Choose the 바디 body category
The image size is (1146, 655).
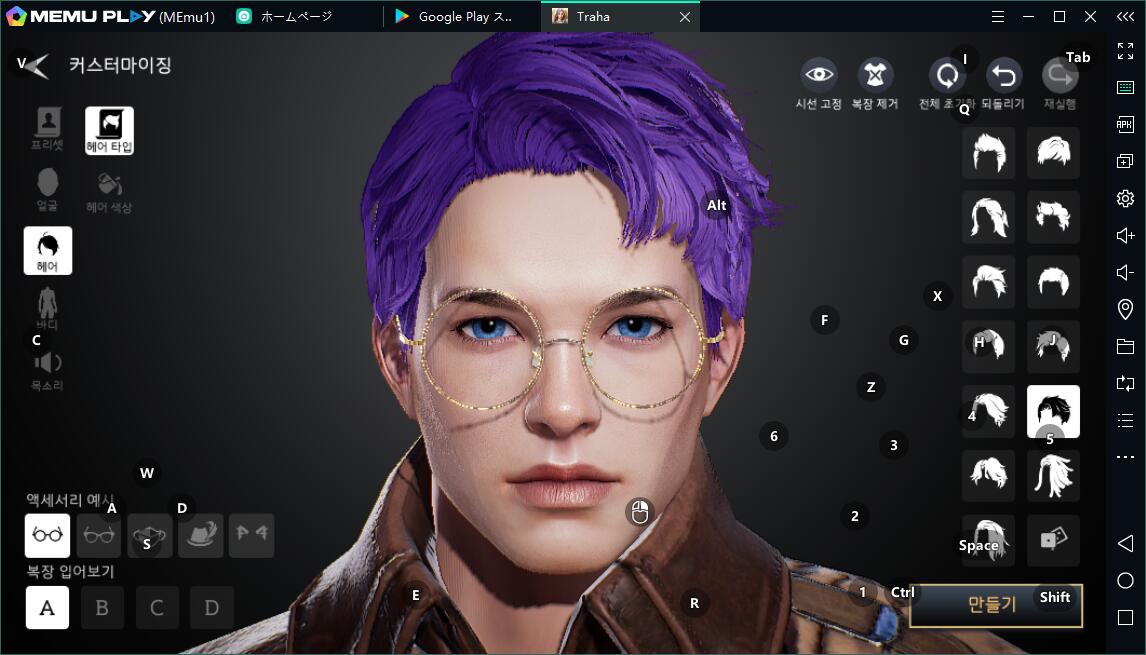tap(47, 308)
